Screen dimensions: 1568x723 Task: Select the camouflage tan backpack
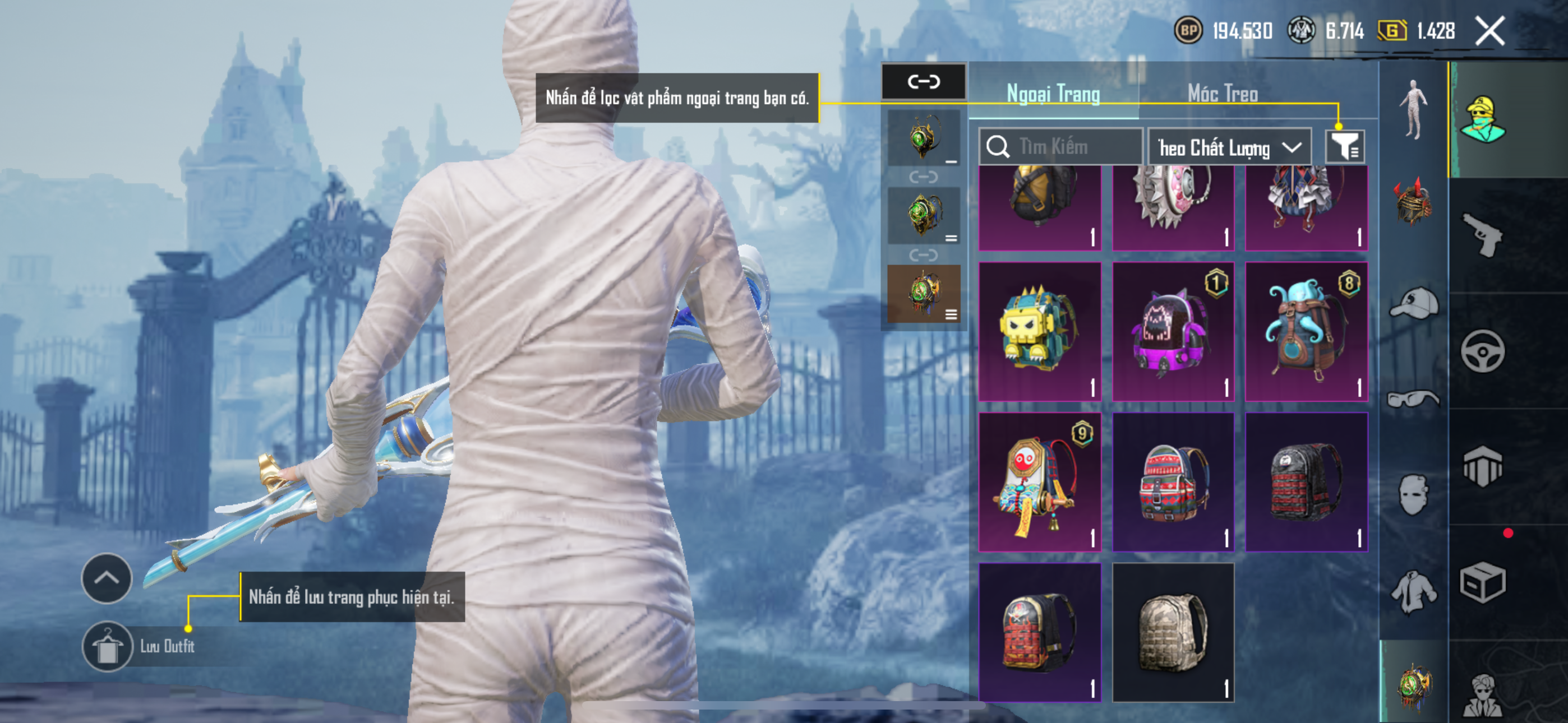(x=1172, y=633)
